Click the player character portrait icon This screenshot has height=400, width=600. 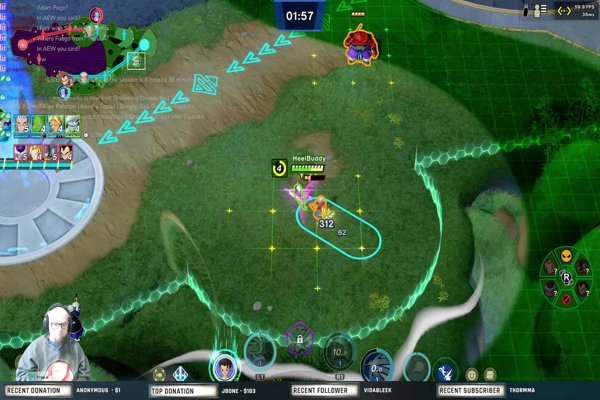pyautogui.click(x=225, y=366)
